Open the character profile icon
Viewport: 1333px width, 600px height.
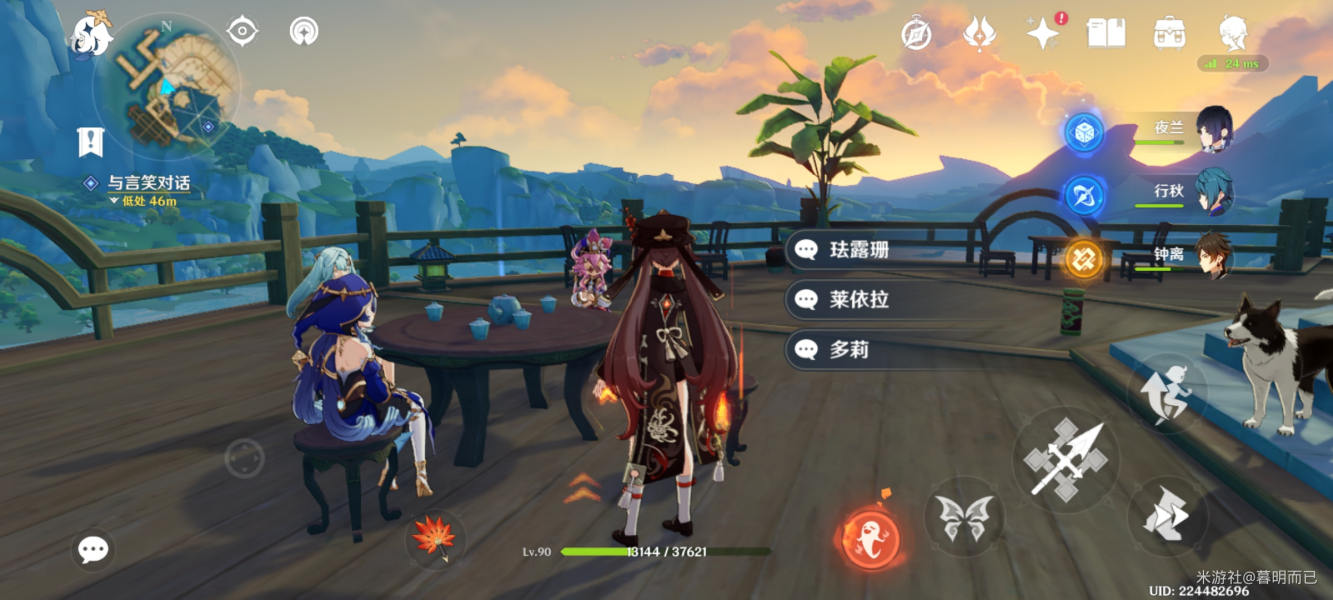pyautogui.click(x=1233, y=33)
